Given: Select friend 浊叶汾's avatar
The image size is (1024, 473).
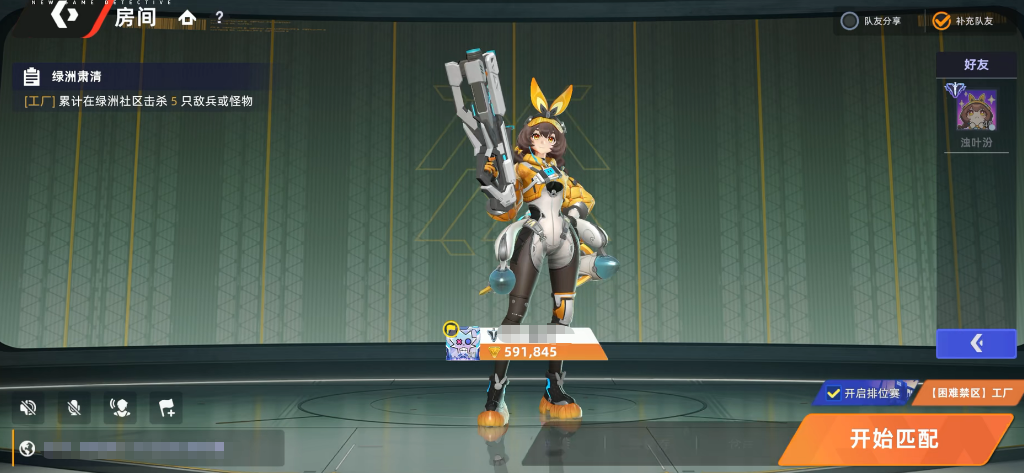Looking at the screenshot, I should pyautogui.click(x=969, y=110).
